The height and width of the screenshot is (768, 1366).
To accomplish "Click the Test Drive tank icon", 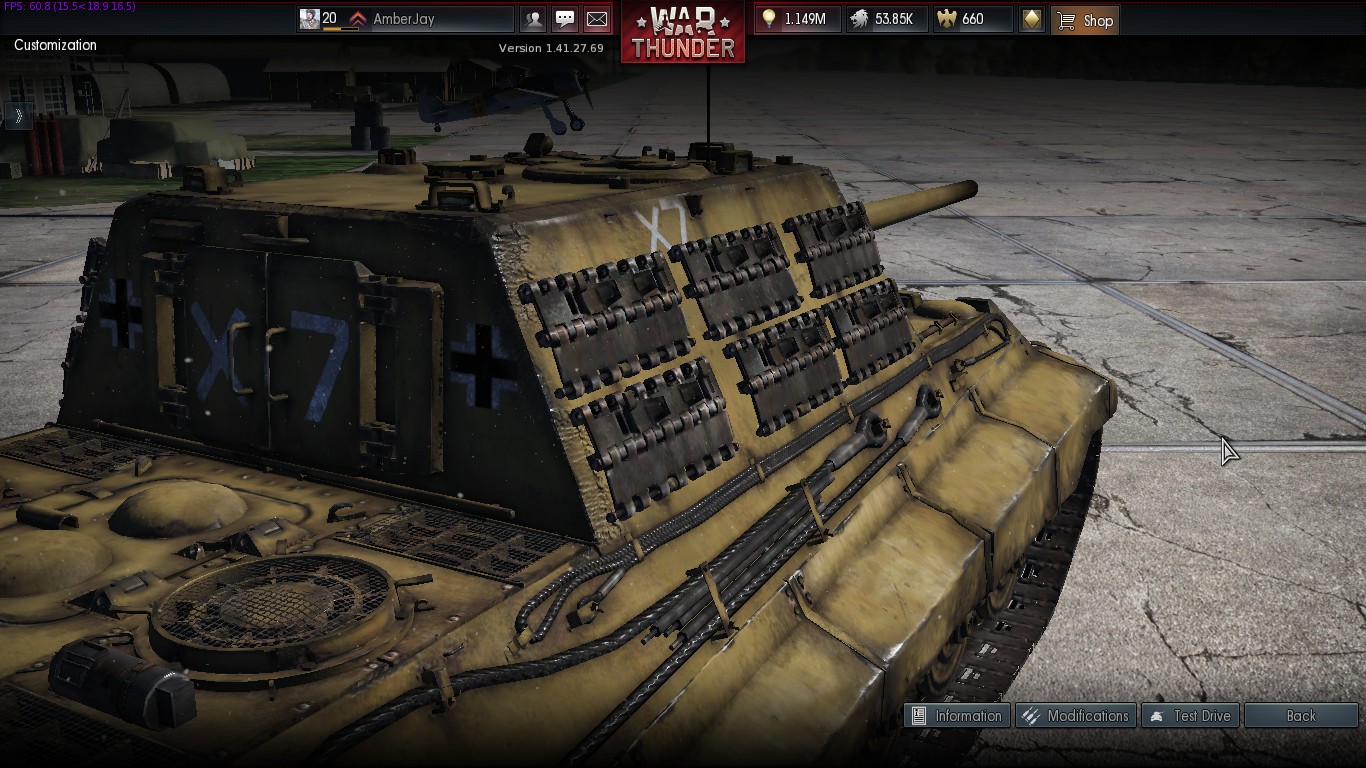I will [1157, 715].
